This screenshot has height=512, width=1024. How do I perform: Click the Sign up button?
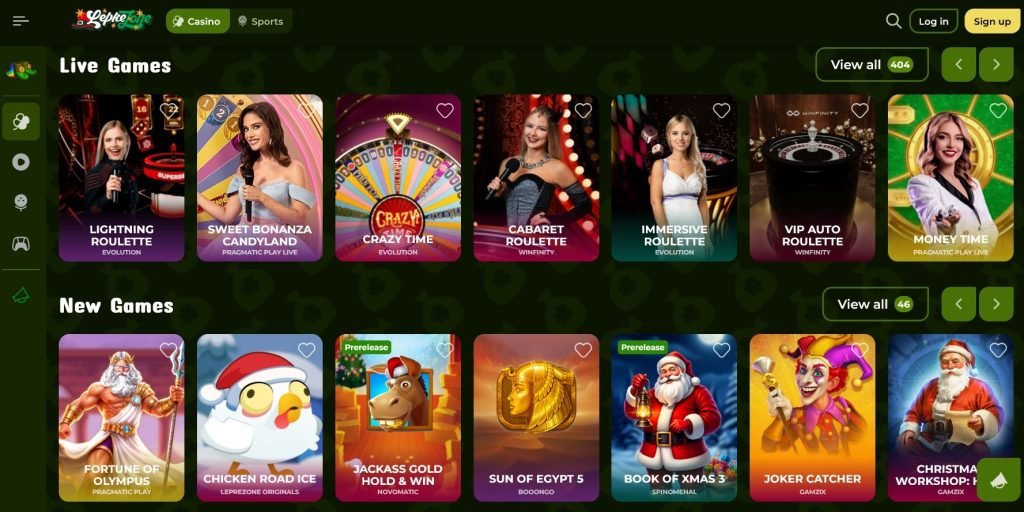click(x=991, y=21)
